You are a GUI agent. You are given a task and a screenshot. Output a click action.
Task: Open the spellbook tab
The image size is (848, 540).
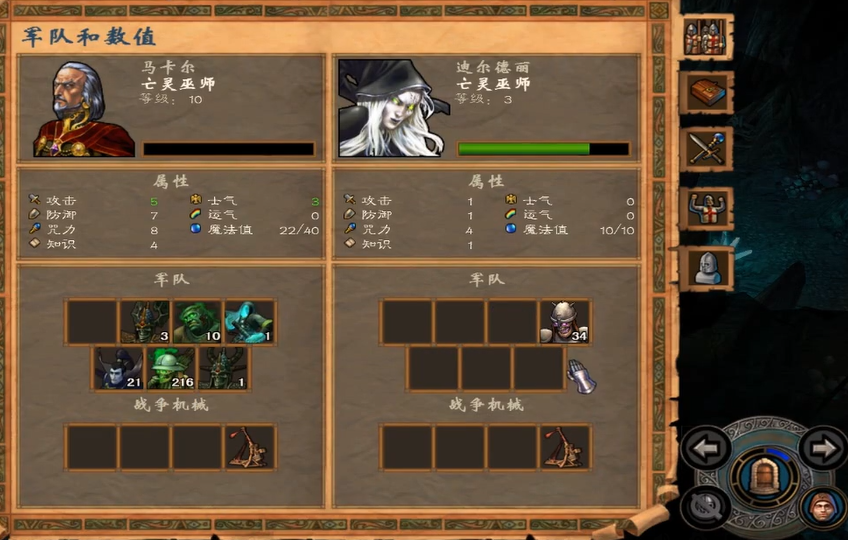click(708, 92)
